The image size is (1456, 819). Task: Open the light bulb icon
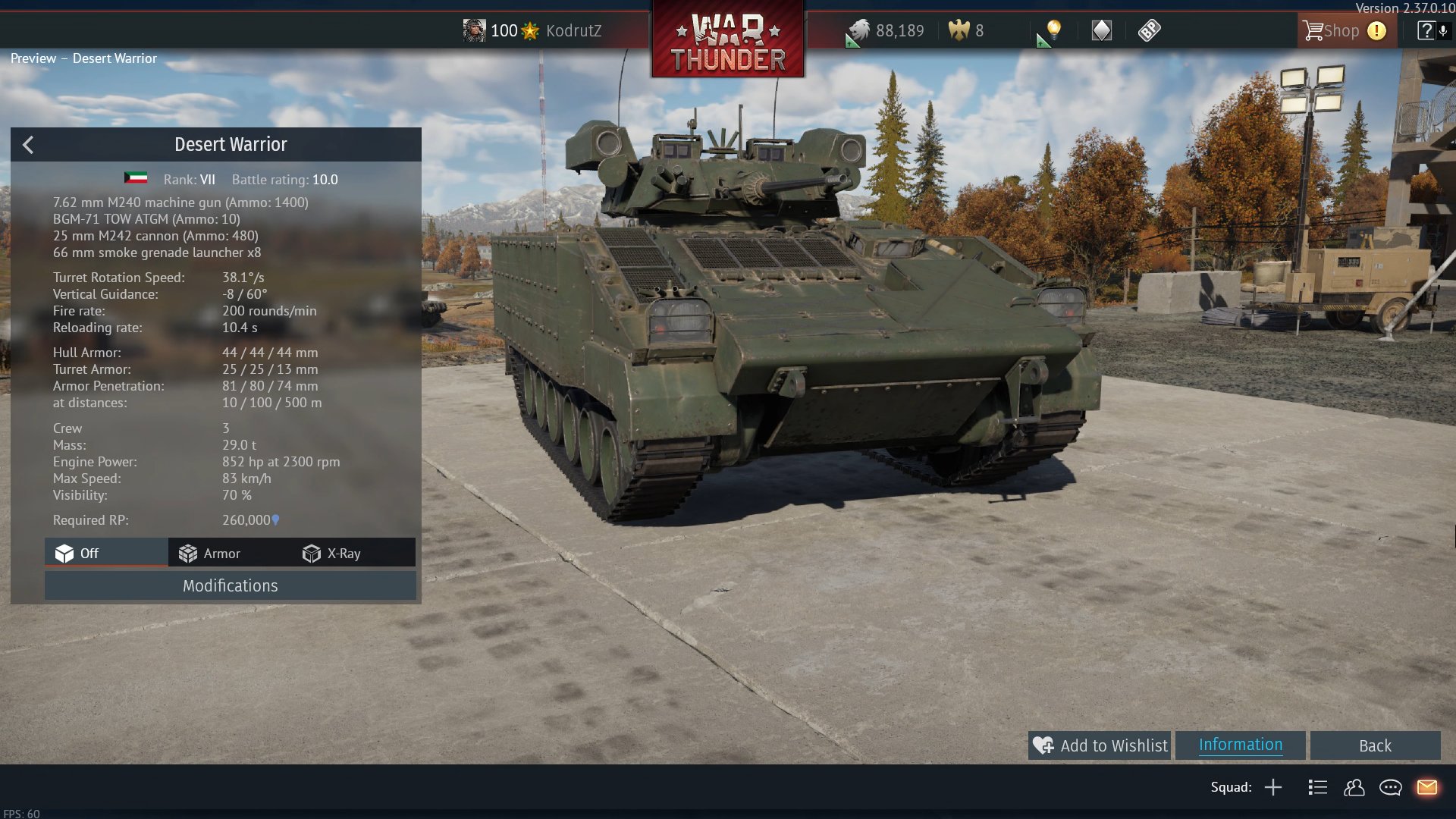click(1053, 30)
